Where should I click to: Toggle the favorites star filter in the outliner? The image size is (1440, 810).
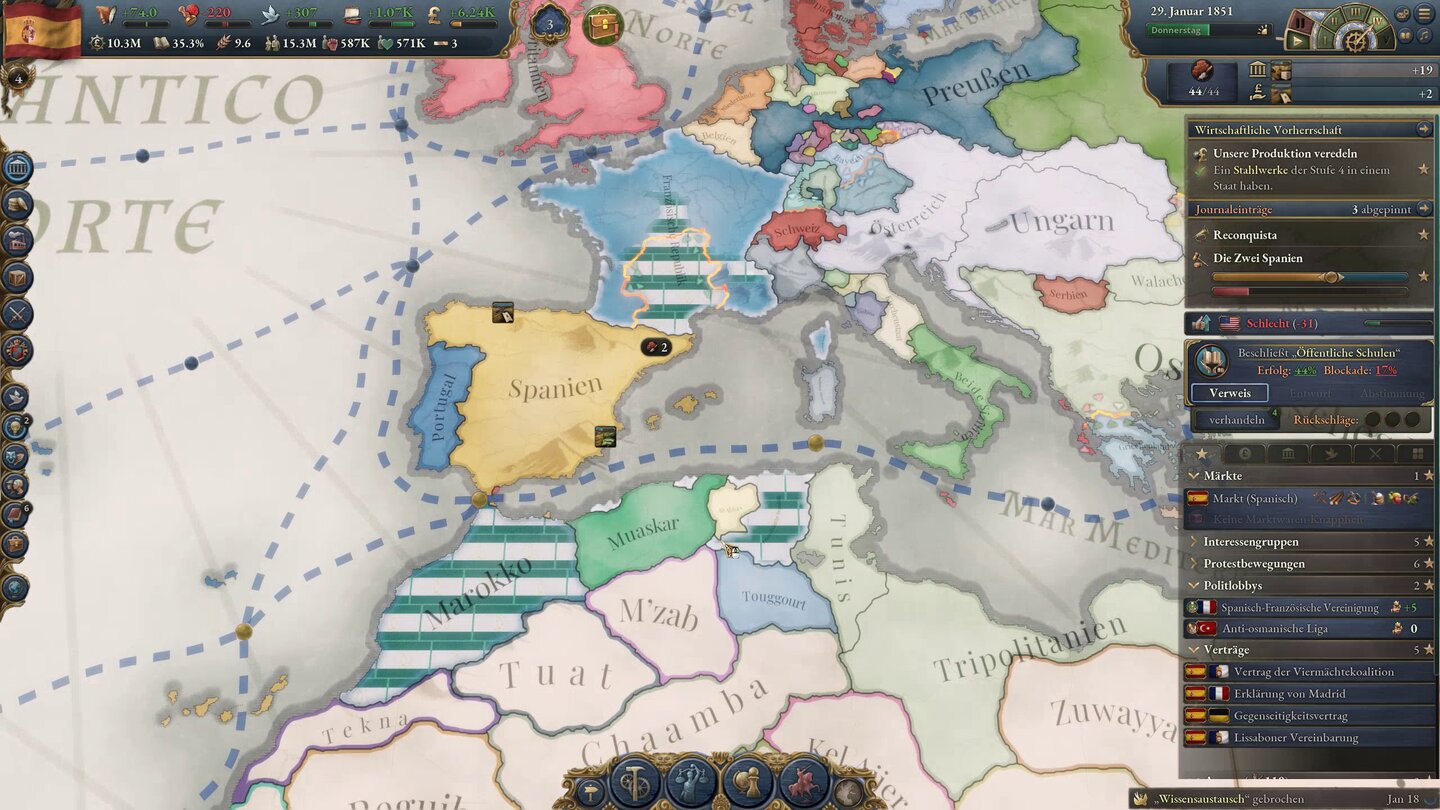coord(1202,455)
